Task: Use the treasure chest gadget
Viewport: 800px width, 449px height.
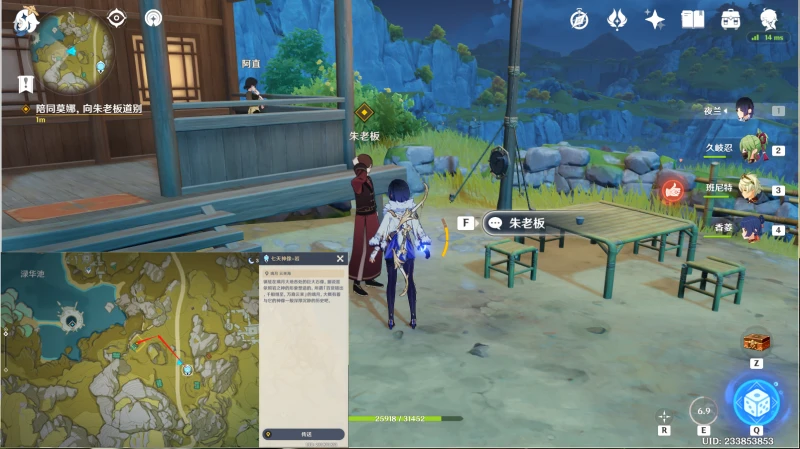Action: click(756, 342)
